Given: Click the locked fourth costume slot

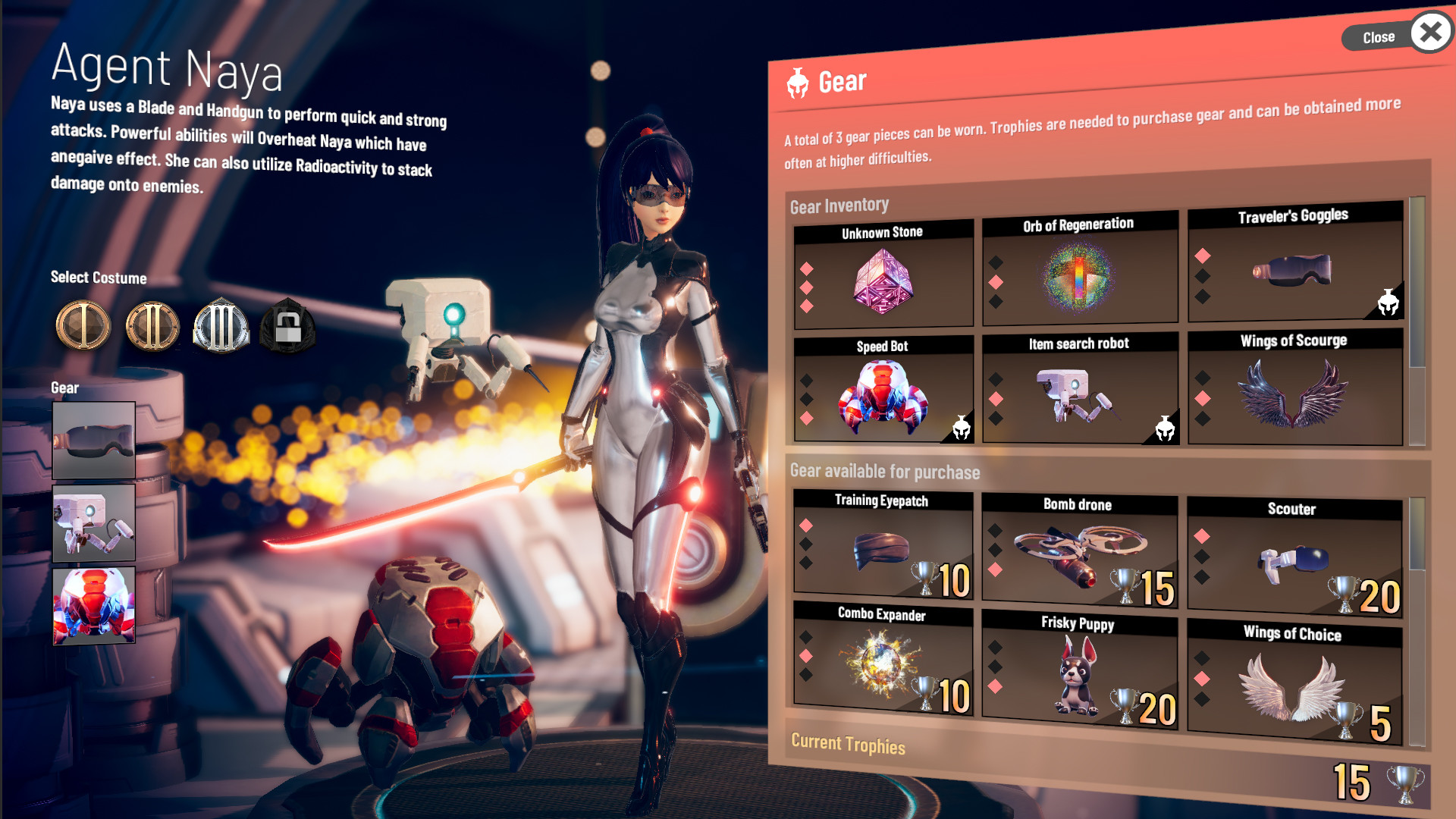Looking at the screenshot, I should tap(287, 327).
